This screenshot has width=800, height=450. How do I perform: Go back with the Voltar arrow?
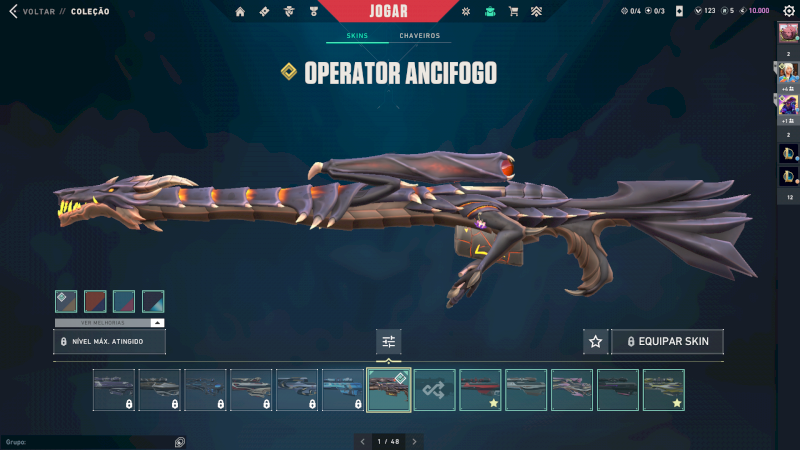click(x=13, y=11)
